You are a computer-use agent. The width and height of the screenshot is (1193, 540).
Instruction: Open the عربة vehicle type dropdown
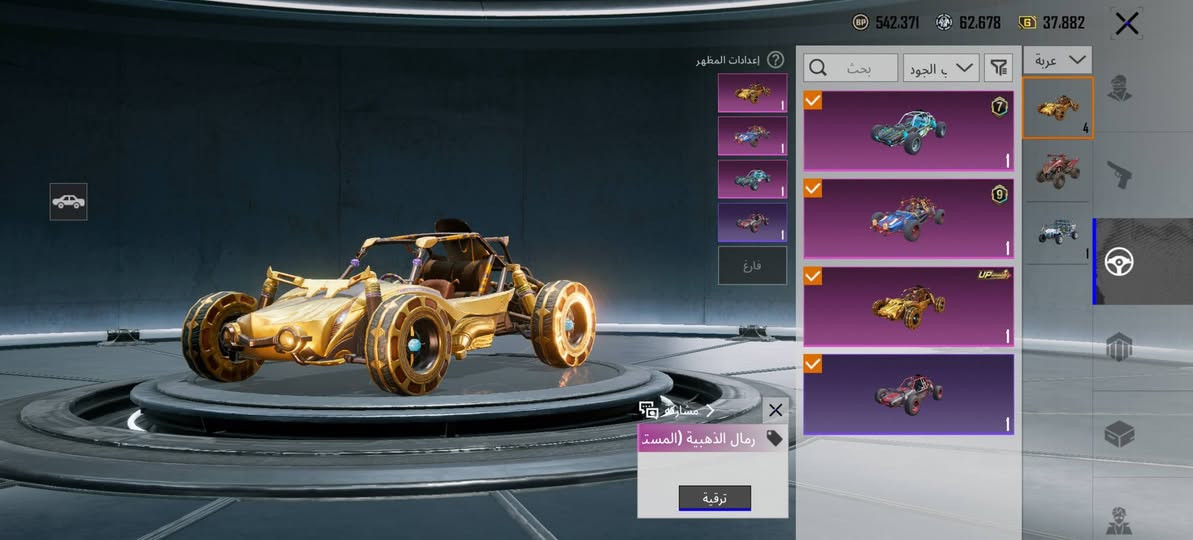pyautogui.click(x=1057, y=60)
